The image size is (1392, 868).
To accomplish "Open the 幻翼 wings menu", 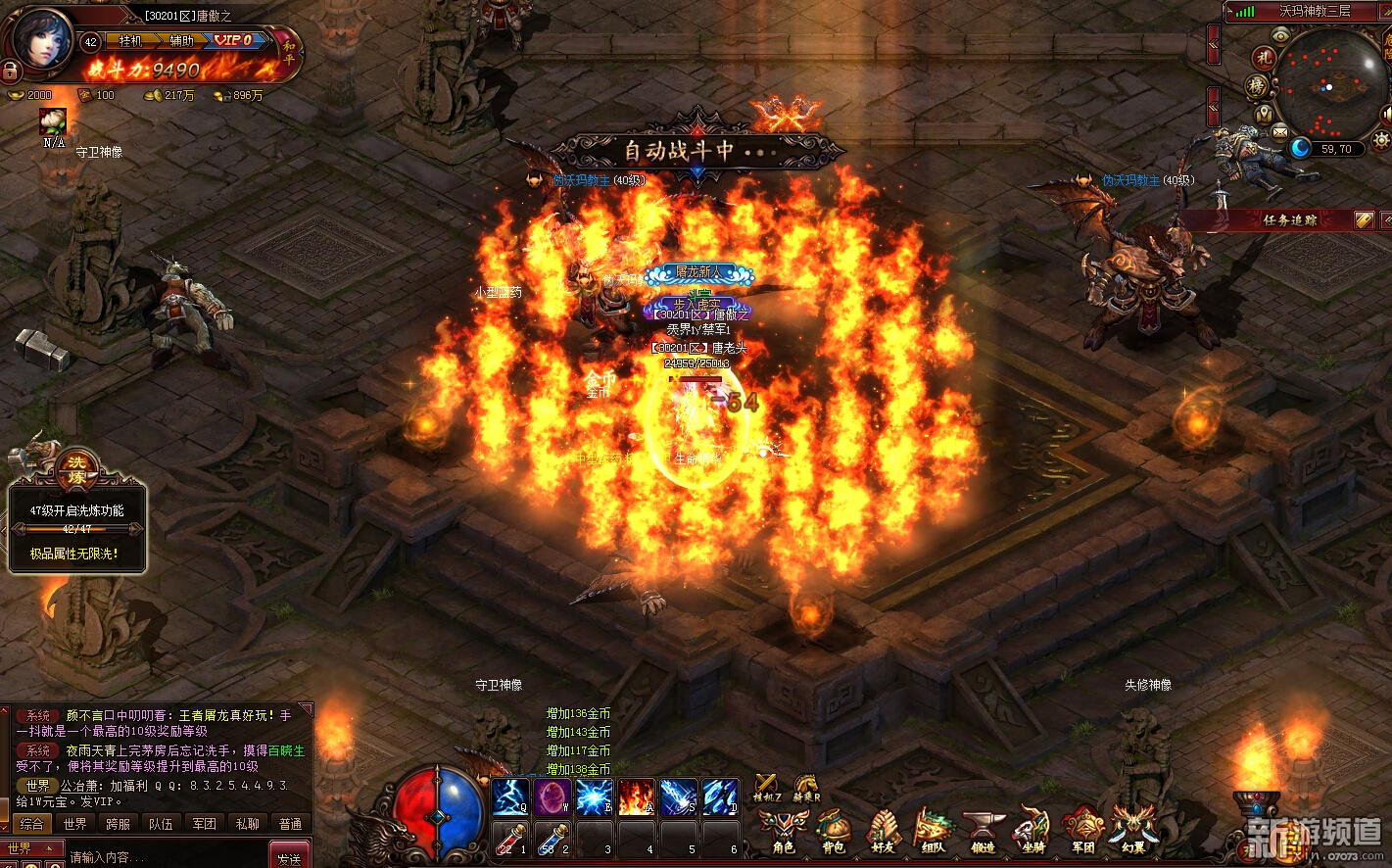I will 1132,831.
